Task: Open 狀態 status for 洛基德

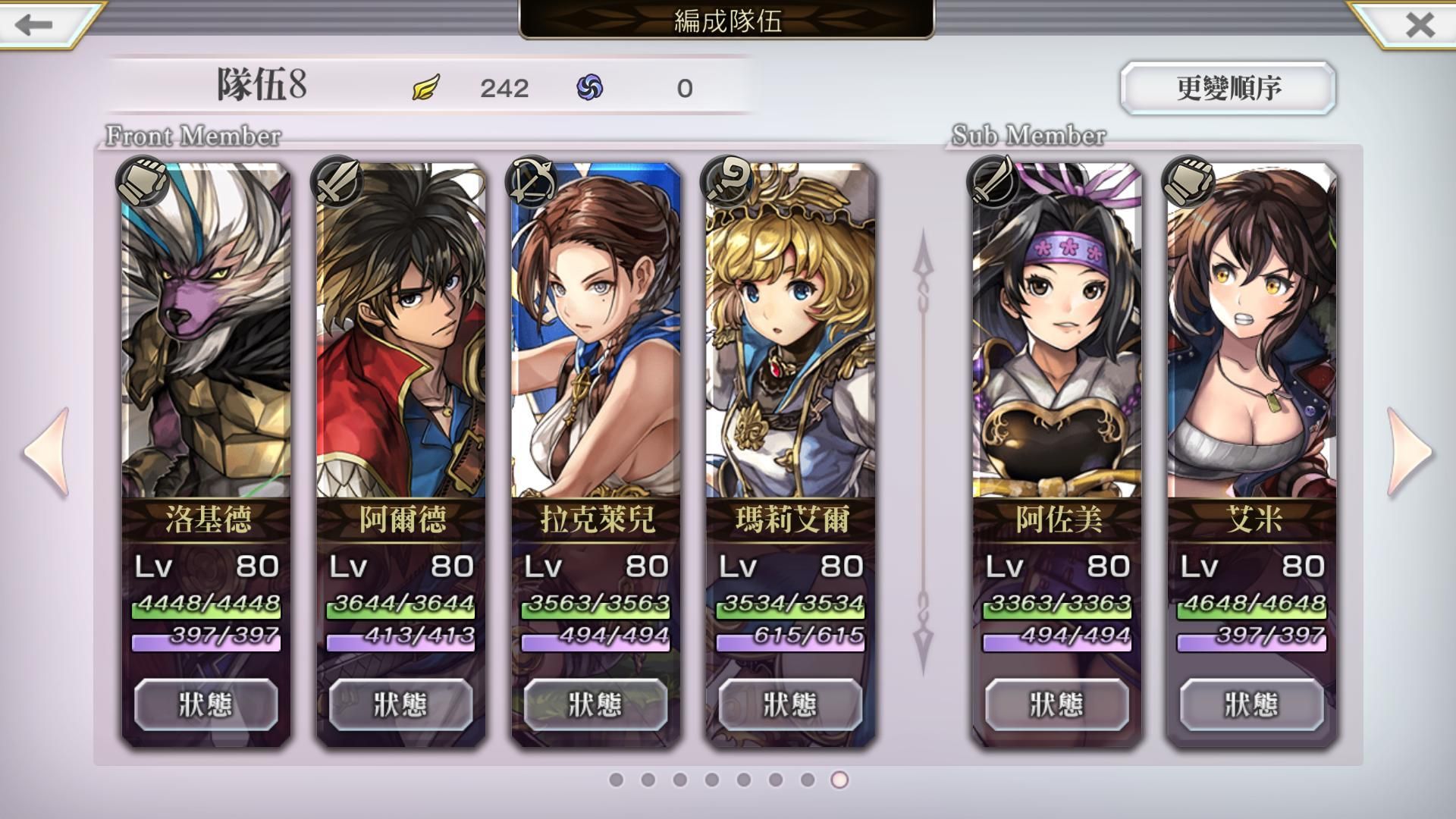Action: click(x=206, y=704)
